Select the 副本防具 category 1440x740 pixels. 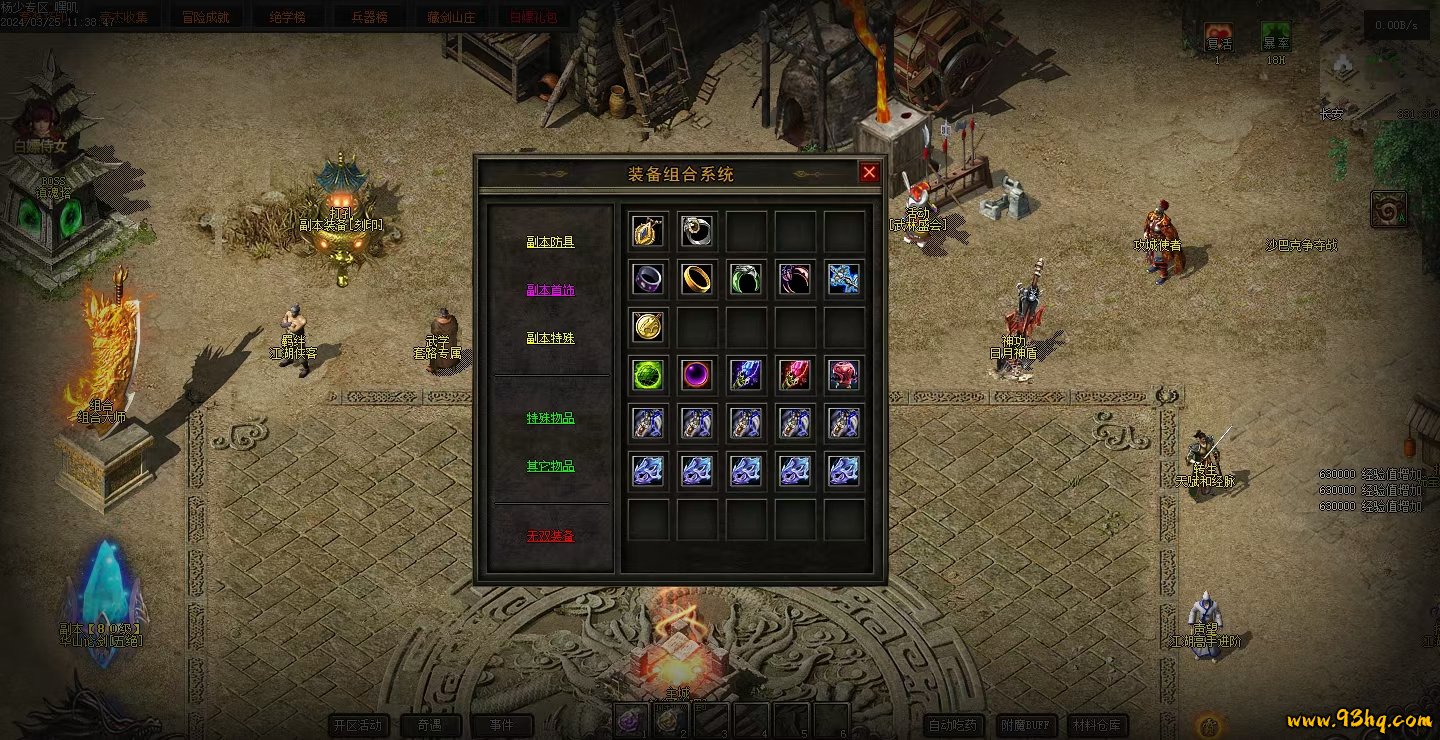(551, 242)
